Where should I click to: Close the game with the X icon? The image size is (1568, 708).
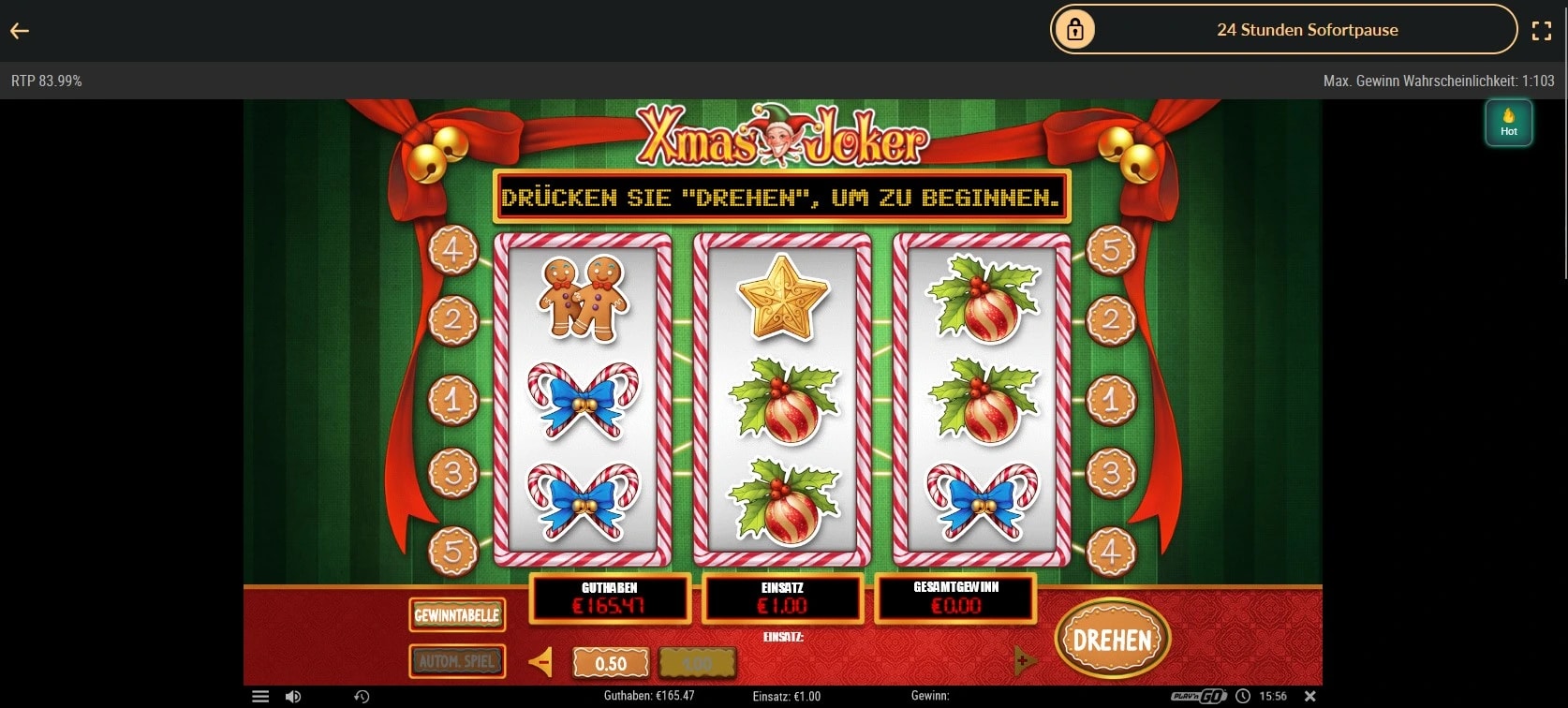click(x=1310, y=696)
